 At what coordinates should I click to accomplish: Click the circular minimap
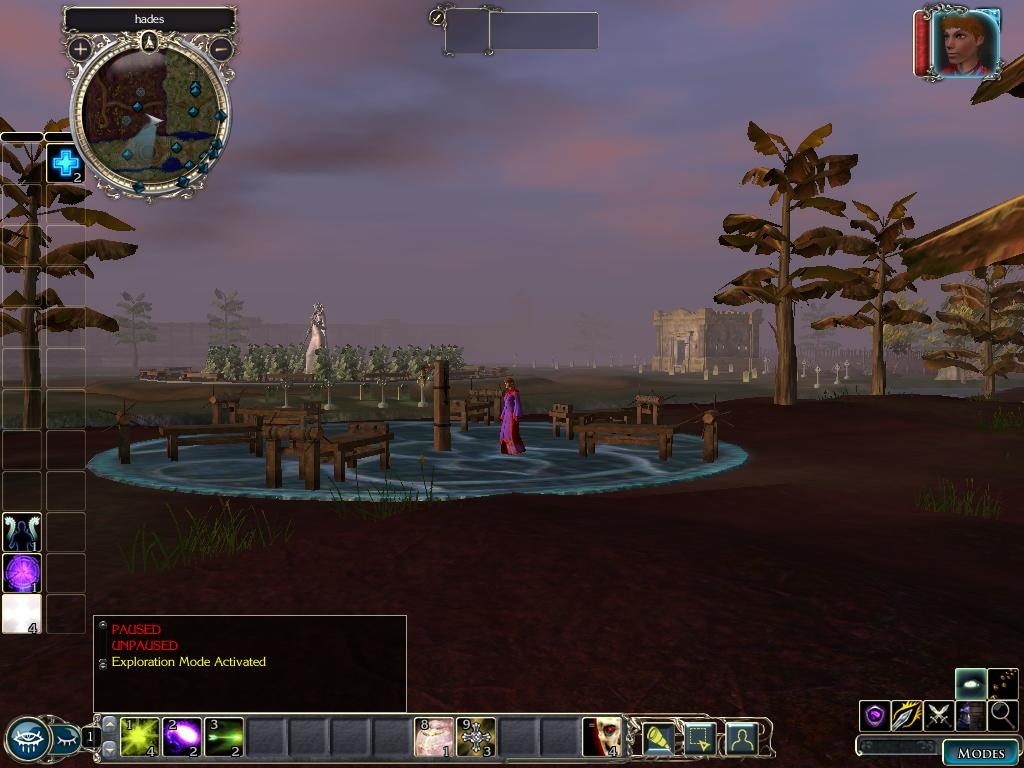(150, 118)
